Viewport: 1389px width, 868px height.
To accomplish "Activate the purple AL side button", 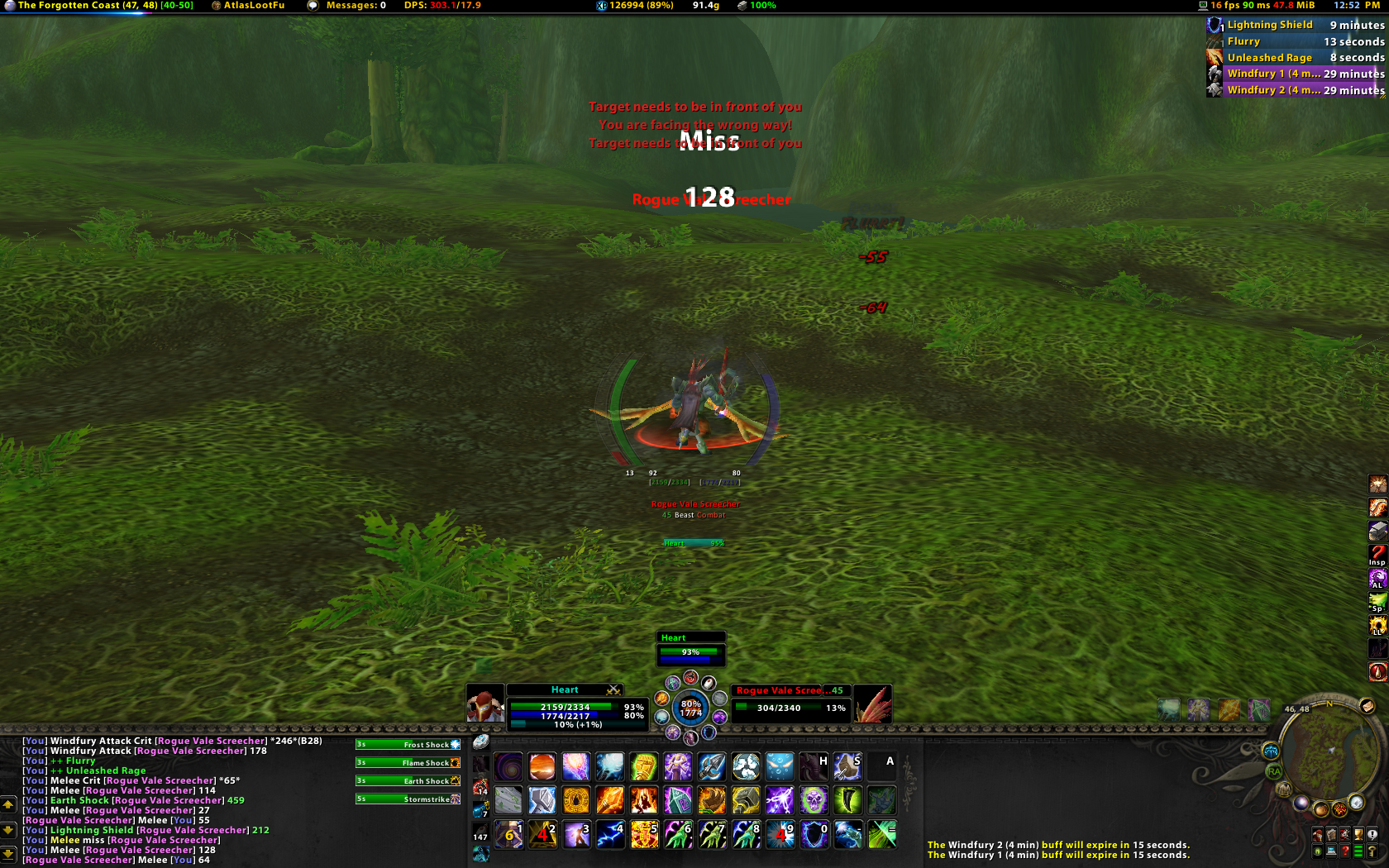I will point(1377,578).
